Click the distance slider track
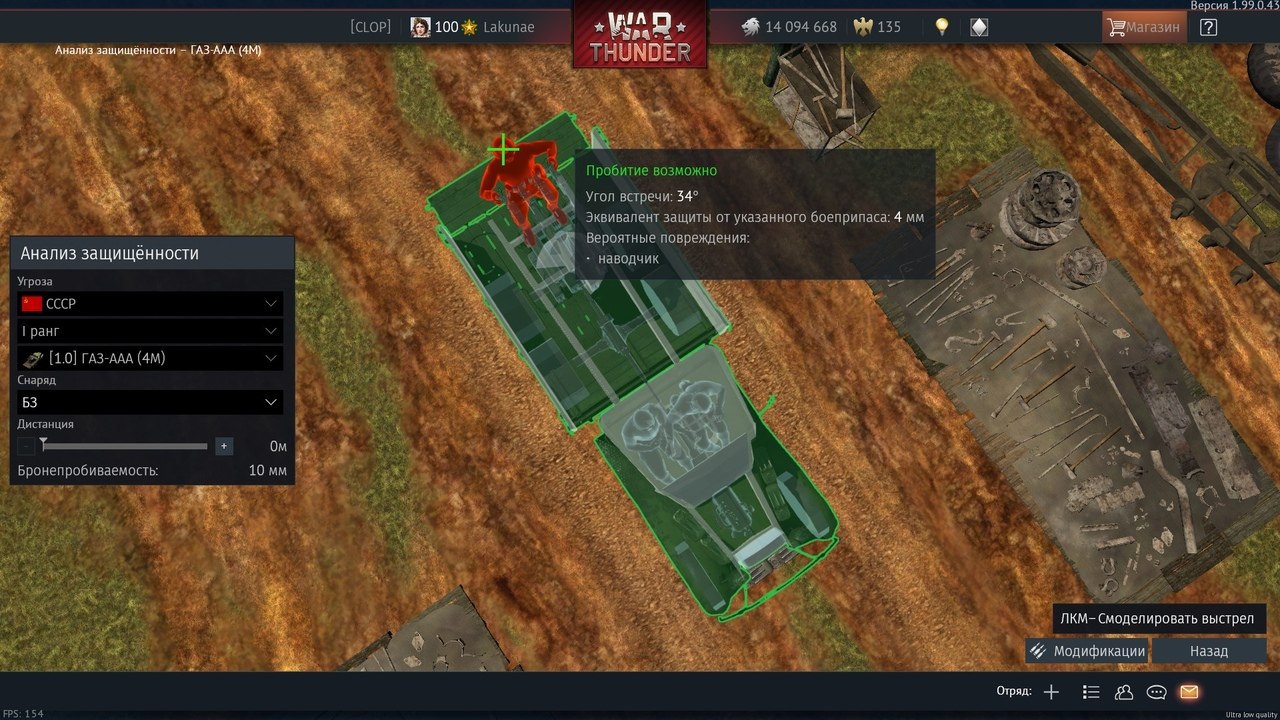The height and width of the screenshot is (720, 1280). [125, 446]
